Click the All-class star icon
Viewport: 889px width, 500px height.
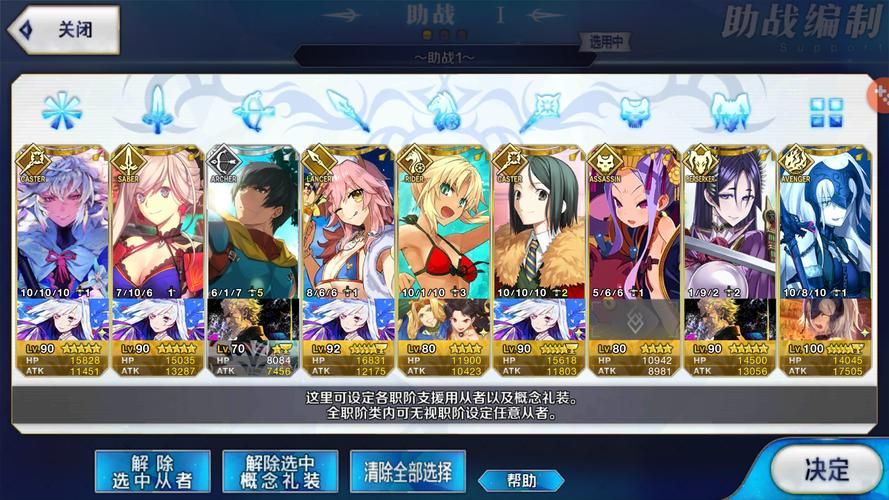coord(61,110)
